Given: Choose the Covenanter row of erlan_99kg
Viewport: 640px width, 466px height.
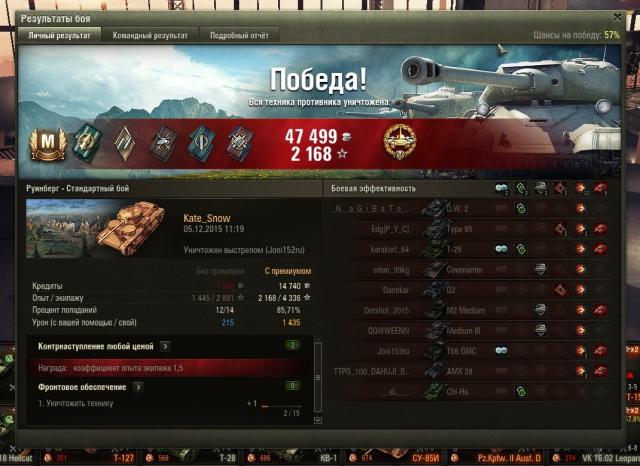Looking at the screenshot, I should [x=470, y=269].
